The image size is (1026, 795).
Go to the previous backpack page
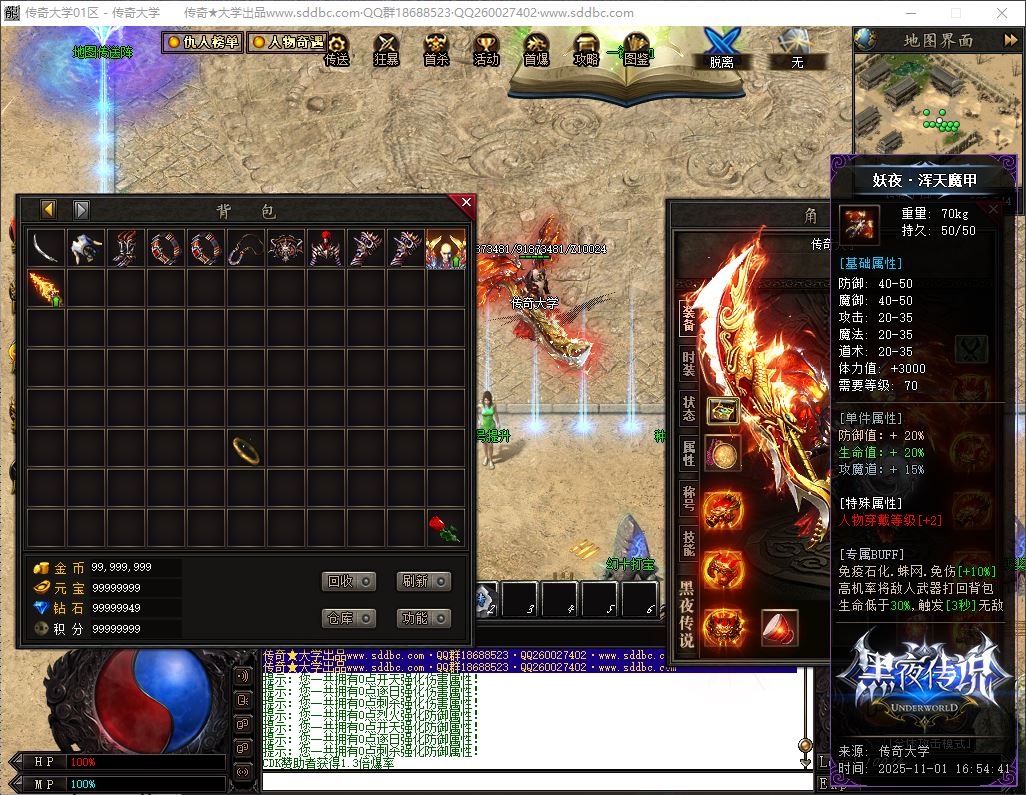point(48,210)
